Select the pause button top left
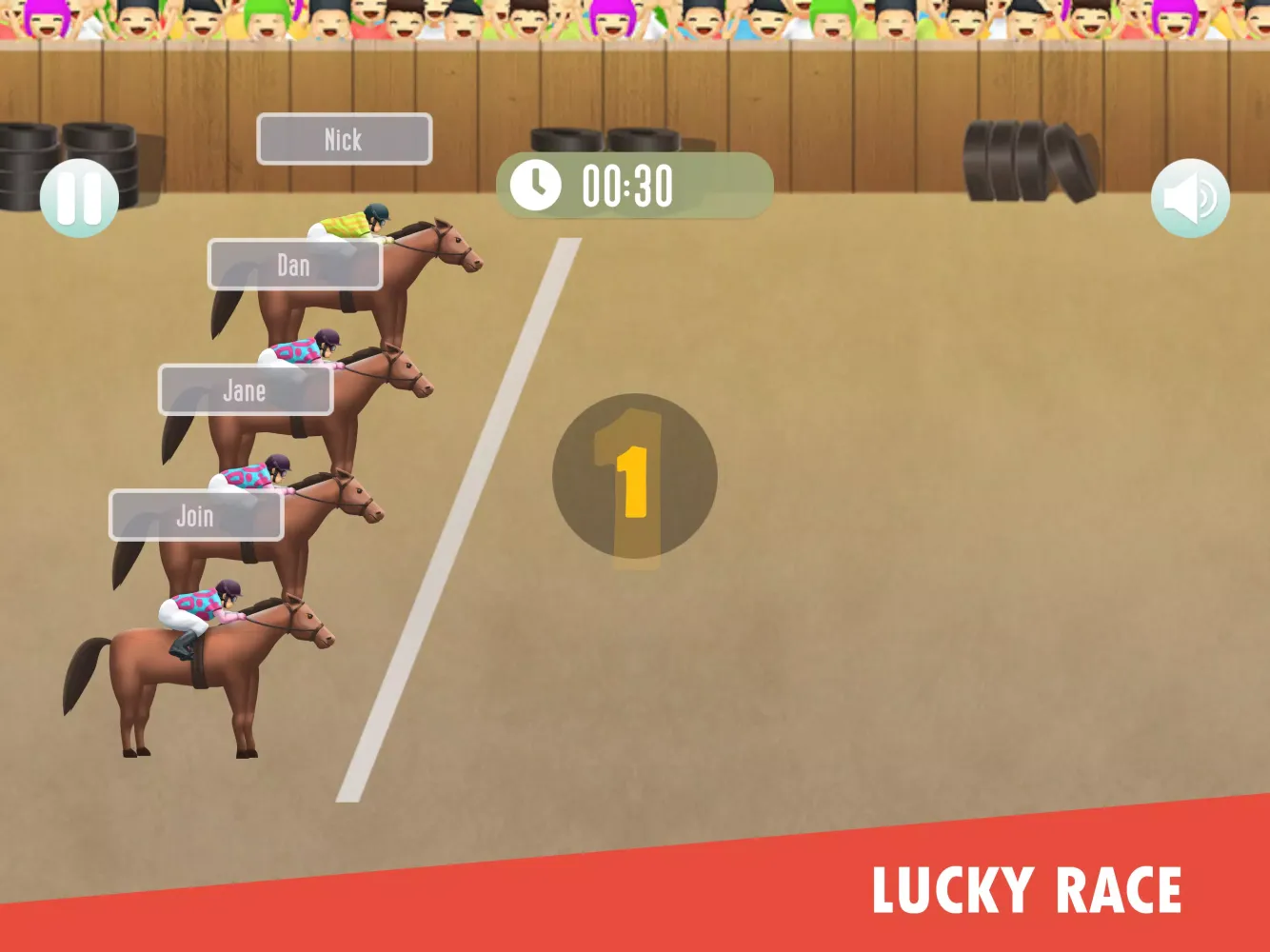1270x952 pixels. (x=79, y=197)
